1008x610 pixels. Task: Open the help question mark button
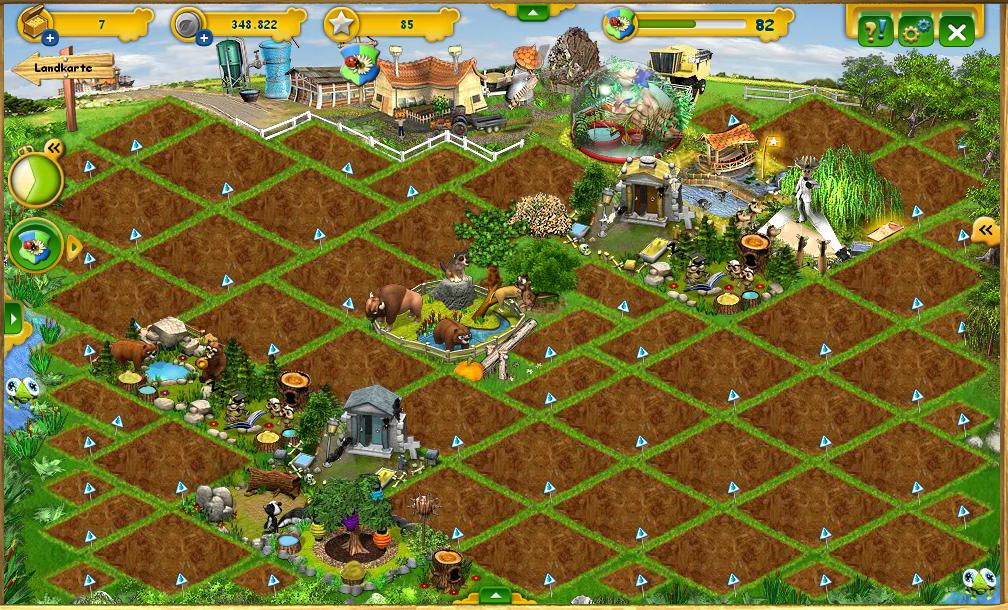[x=874, y=31]
